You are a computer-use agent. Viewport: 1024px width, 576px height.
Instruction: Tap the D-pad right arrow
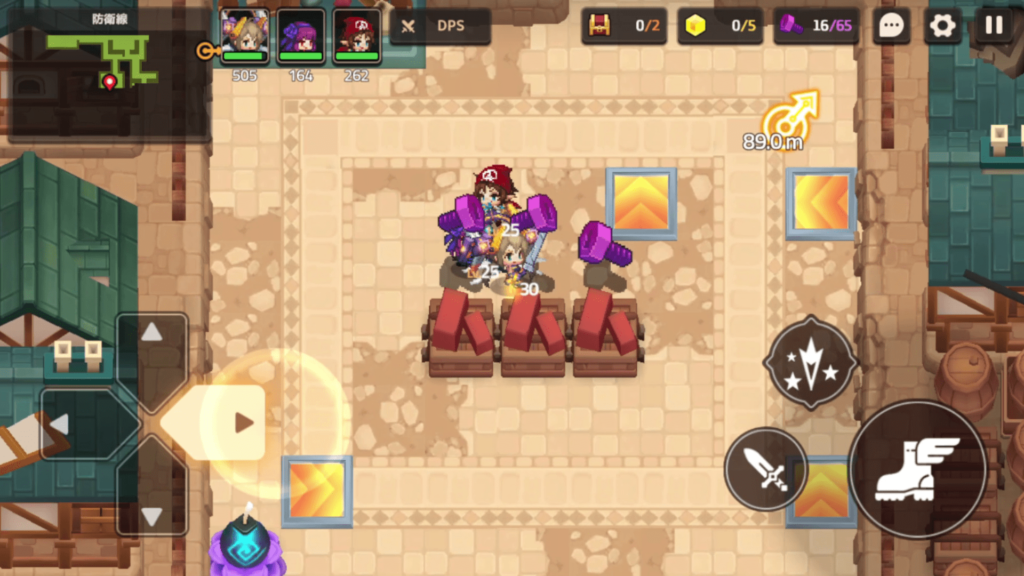[x=241, y=423]
